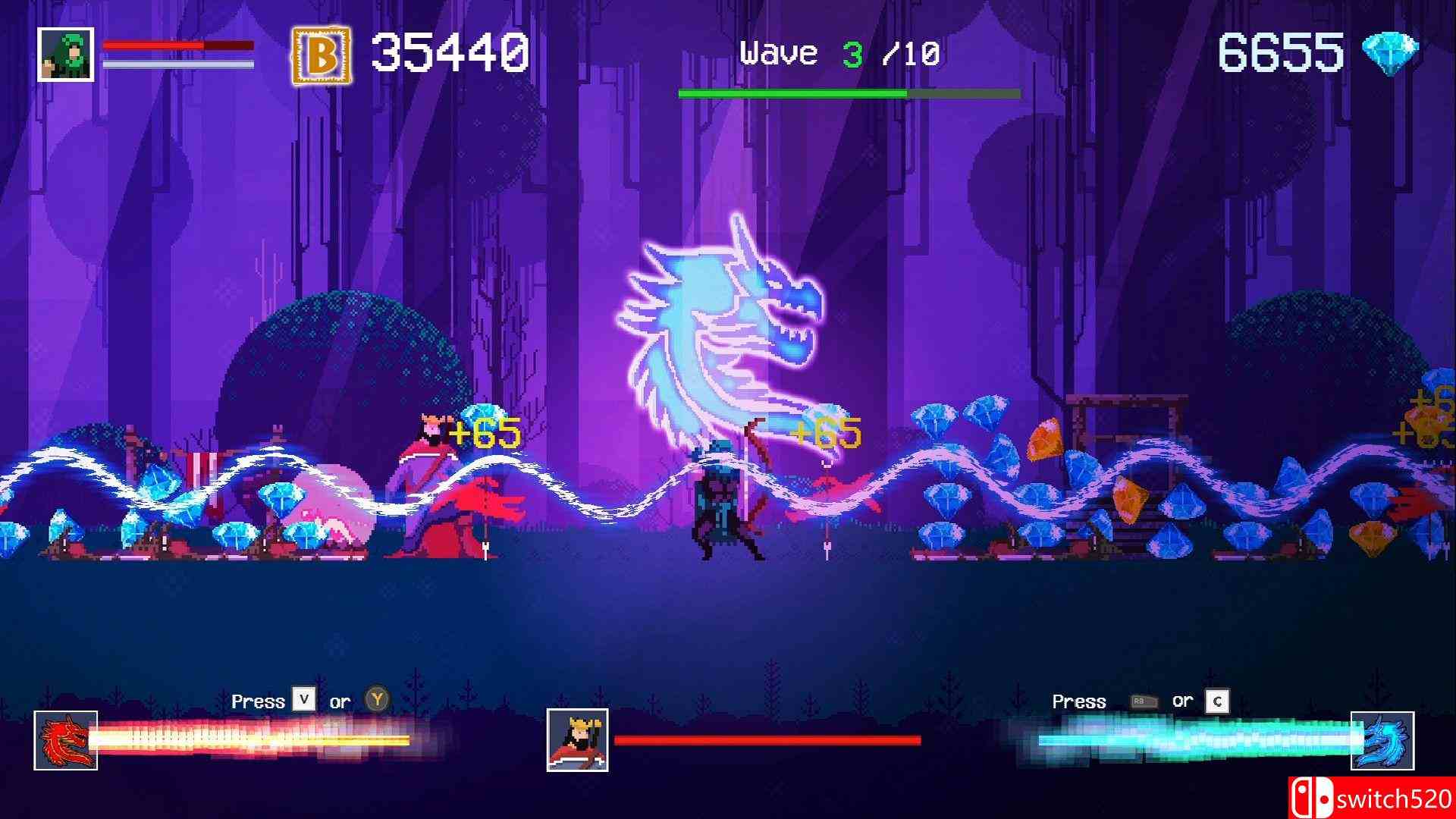Click the green wave progress bar

[x=847, y=93]
